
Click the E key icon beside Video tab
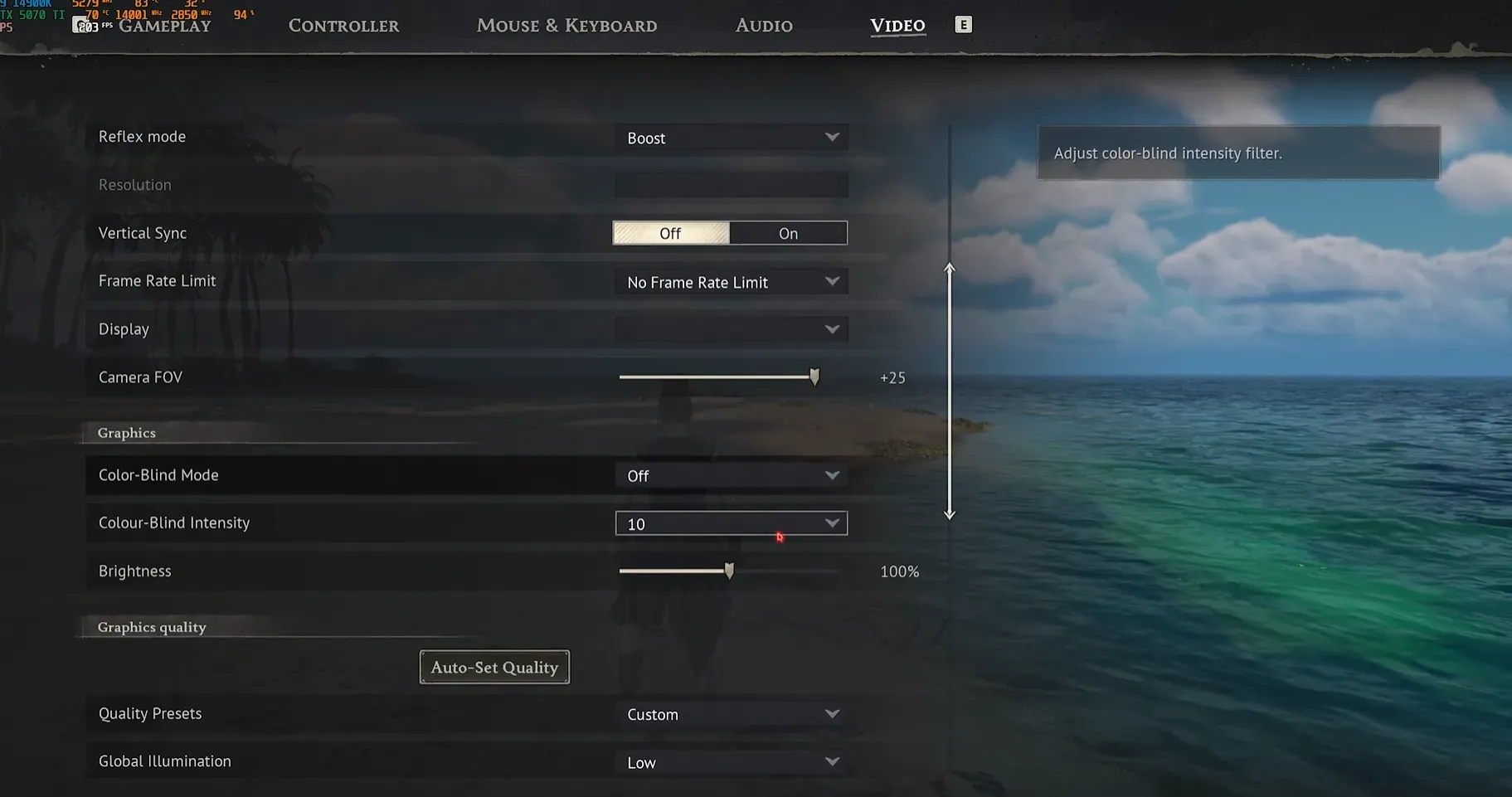tap(963, 24)
